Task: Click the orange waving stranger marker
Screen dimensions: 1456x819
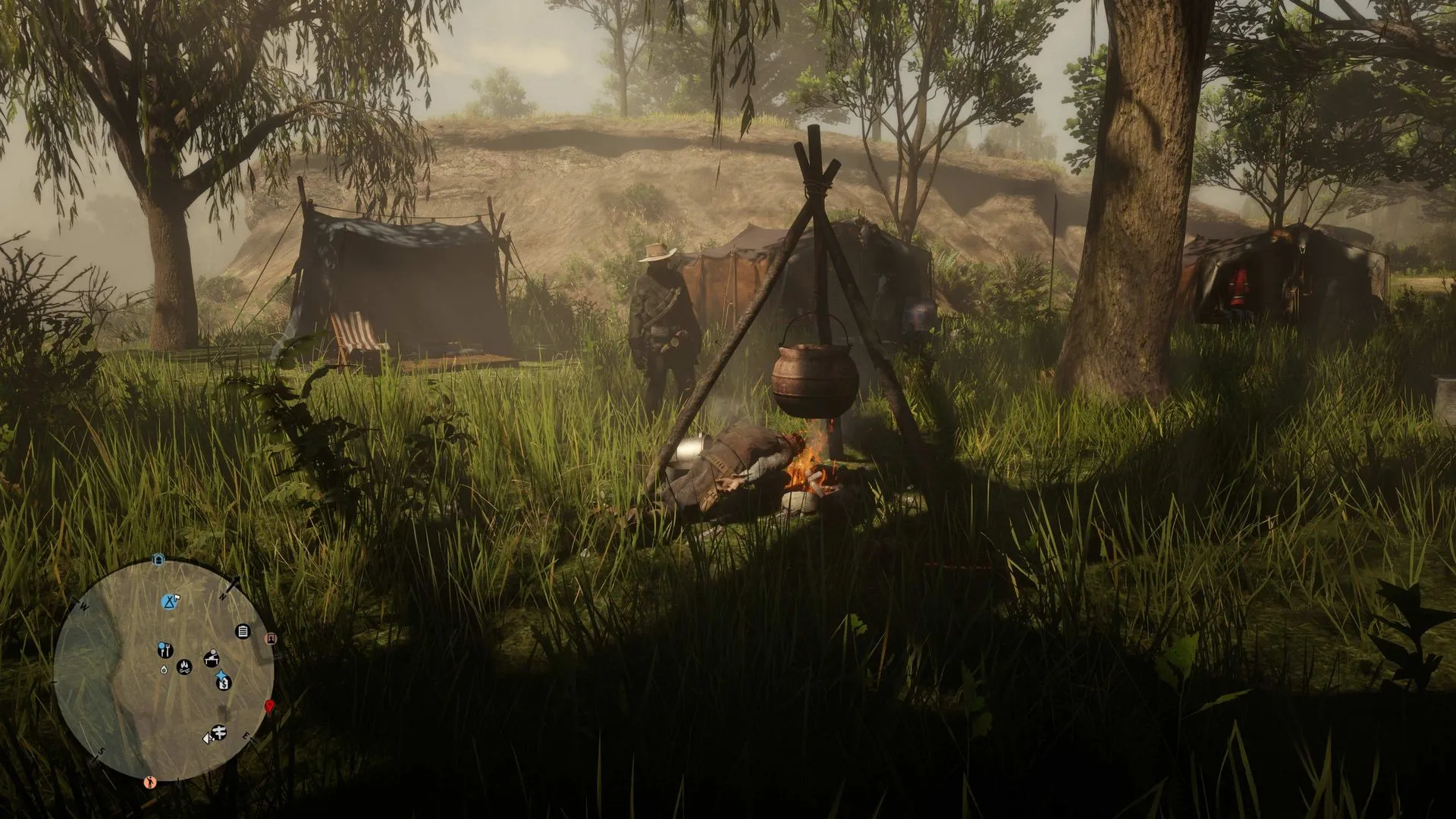Action: [150, 780]
